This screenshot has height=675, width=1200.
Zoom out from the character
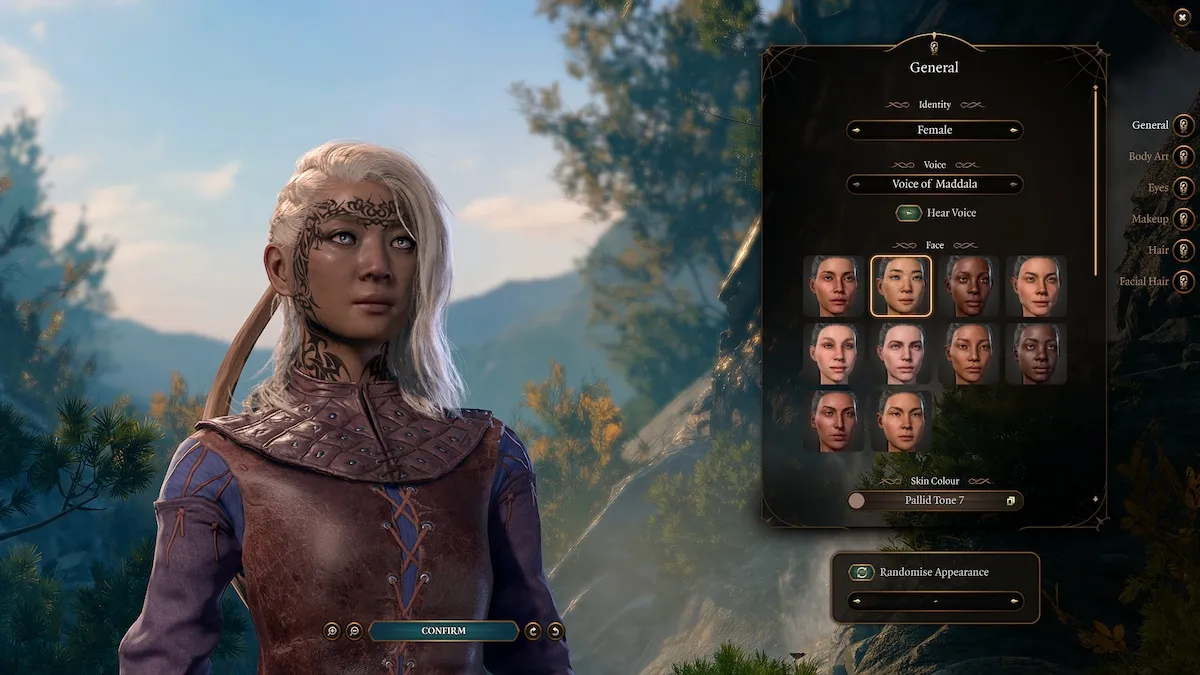(354, 631)
